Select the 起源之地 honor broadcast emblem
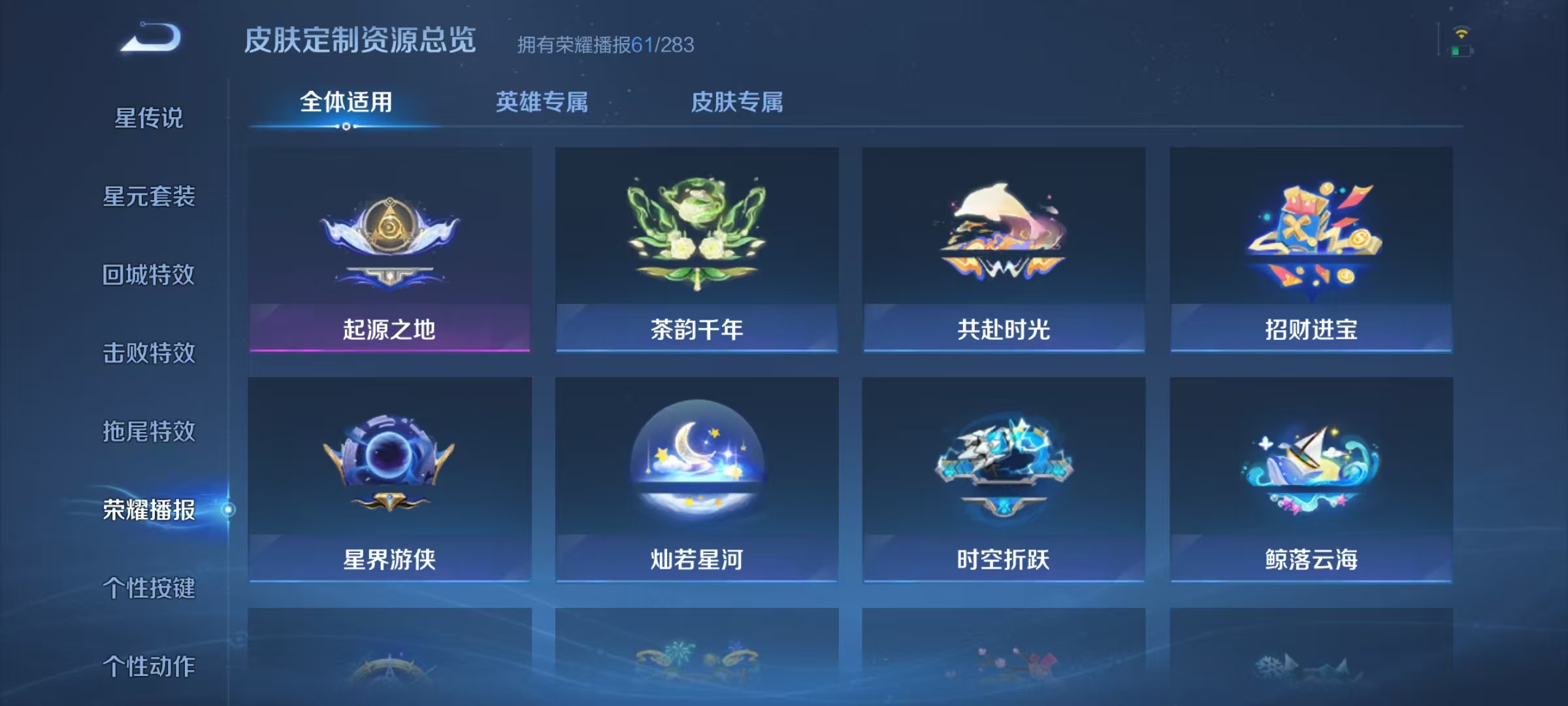The height and width of the screenshot is (706, 1568). (390, 248)
